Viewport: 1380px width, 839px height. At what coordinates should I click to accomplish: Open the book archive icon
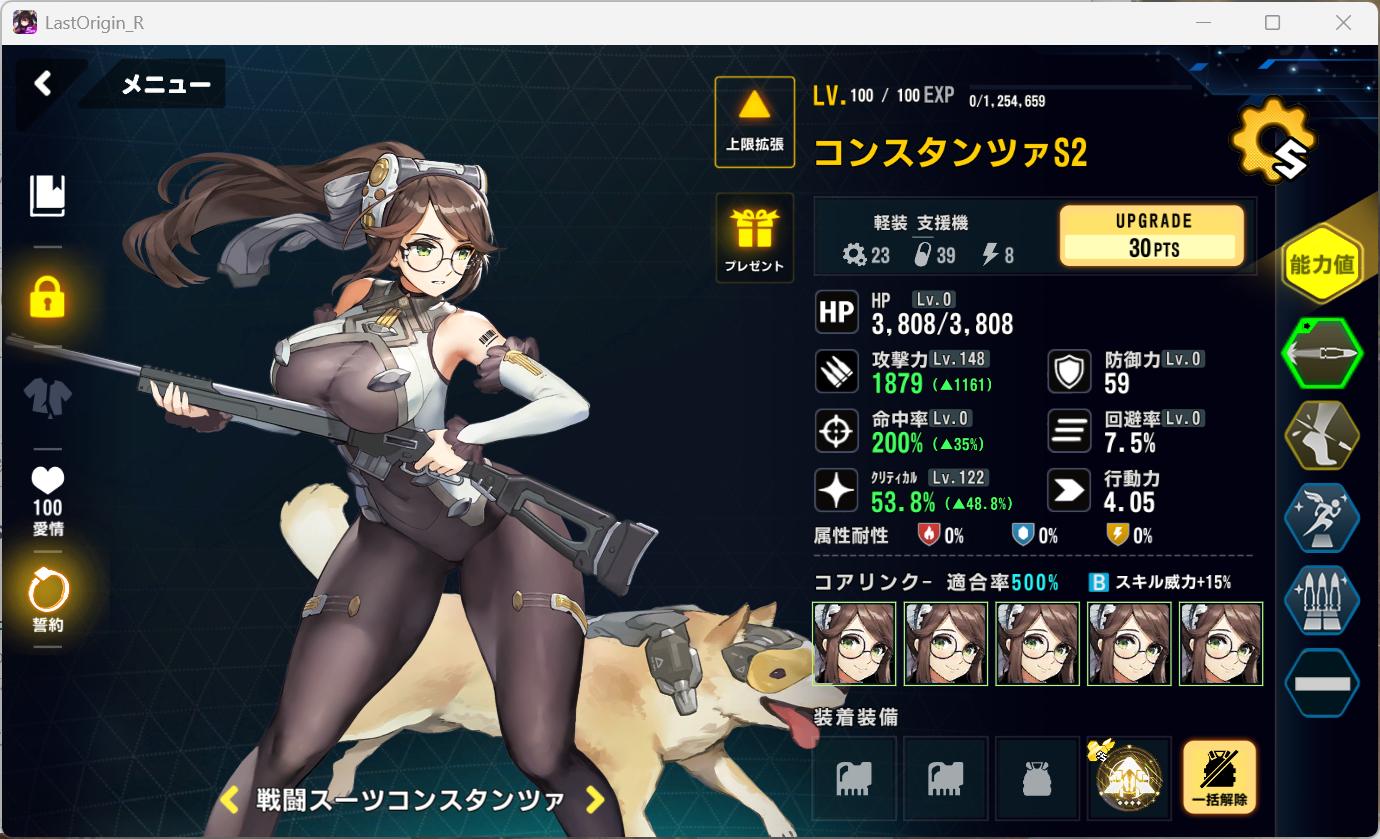(47, 196)
